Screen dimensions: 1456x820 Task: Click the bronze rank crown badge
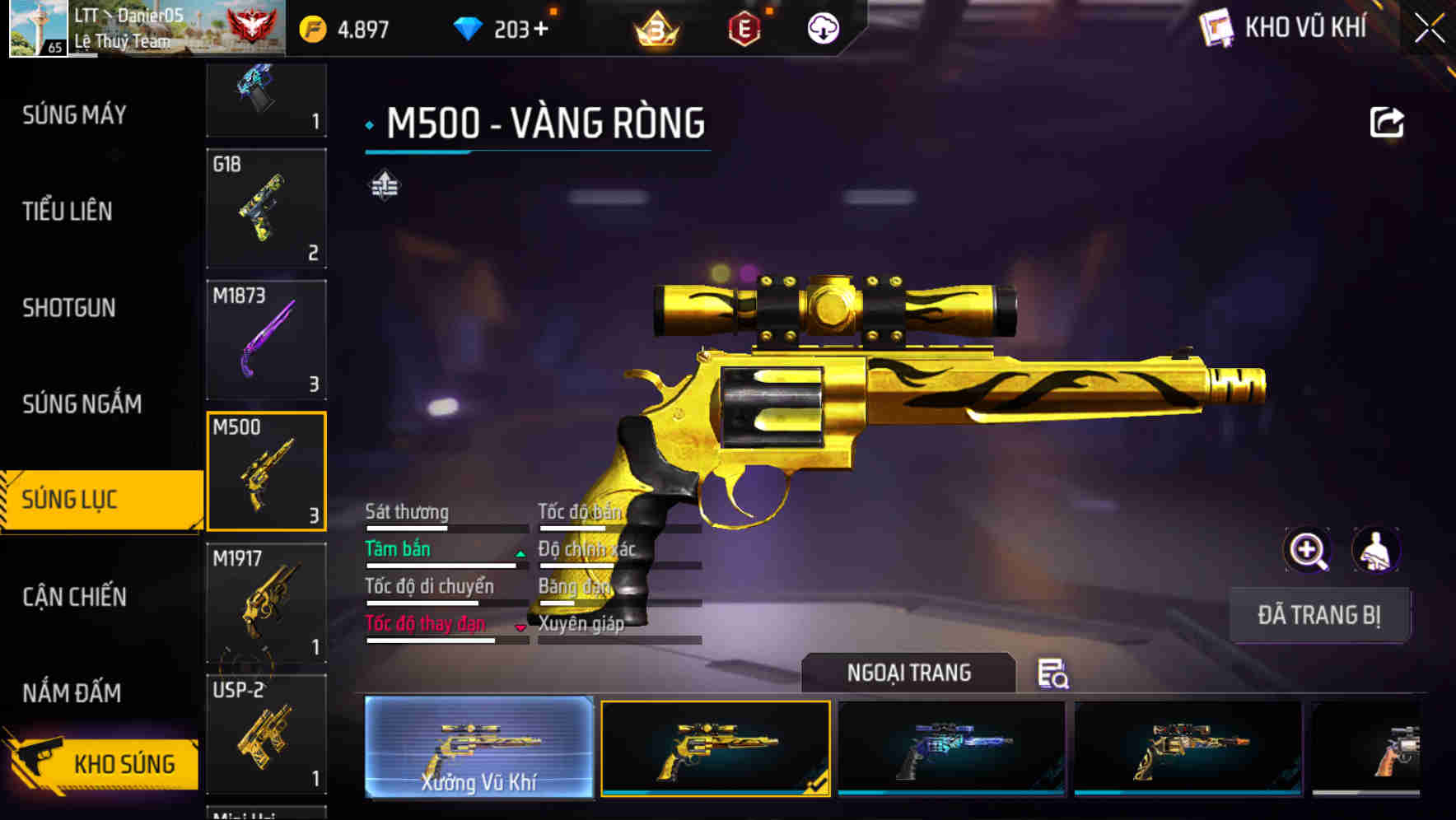pyautogui.click(x=655, y=27)
